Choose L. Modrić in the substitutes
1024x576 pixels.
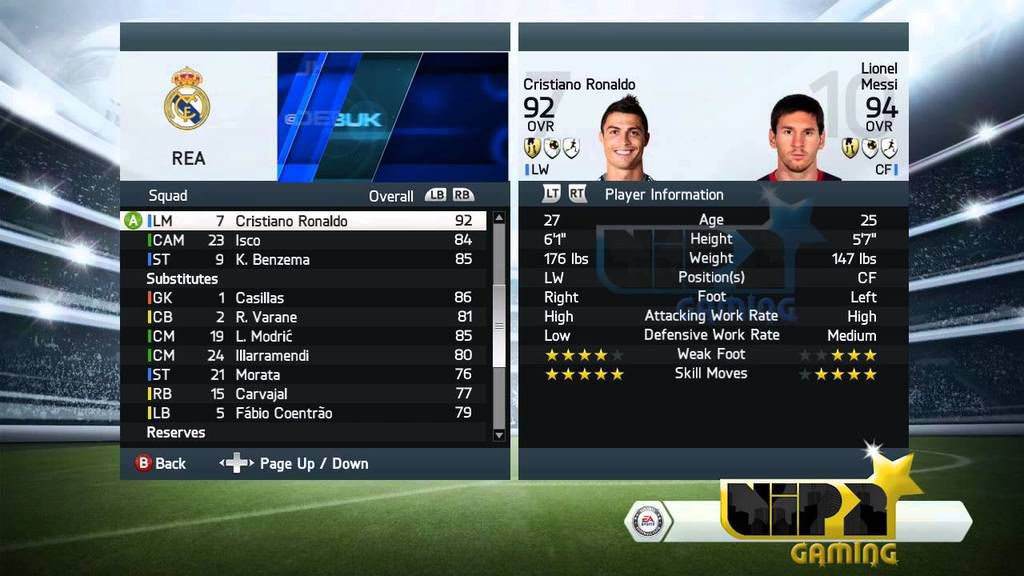tap(264, 336)
